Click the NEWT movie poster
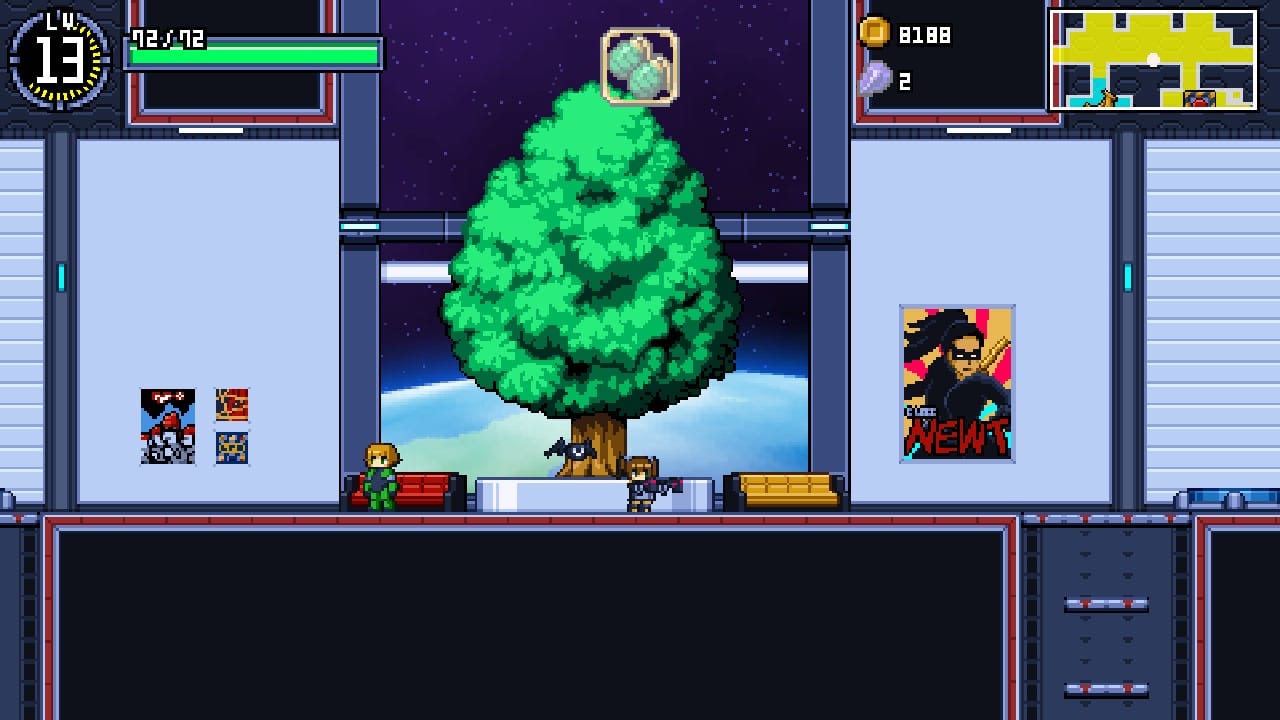Image resolution: width=1280 pixels, height=720 pixels. coord(955,381)
